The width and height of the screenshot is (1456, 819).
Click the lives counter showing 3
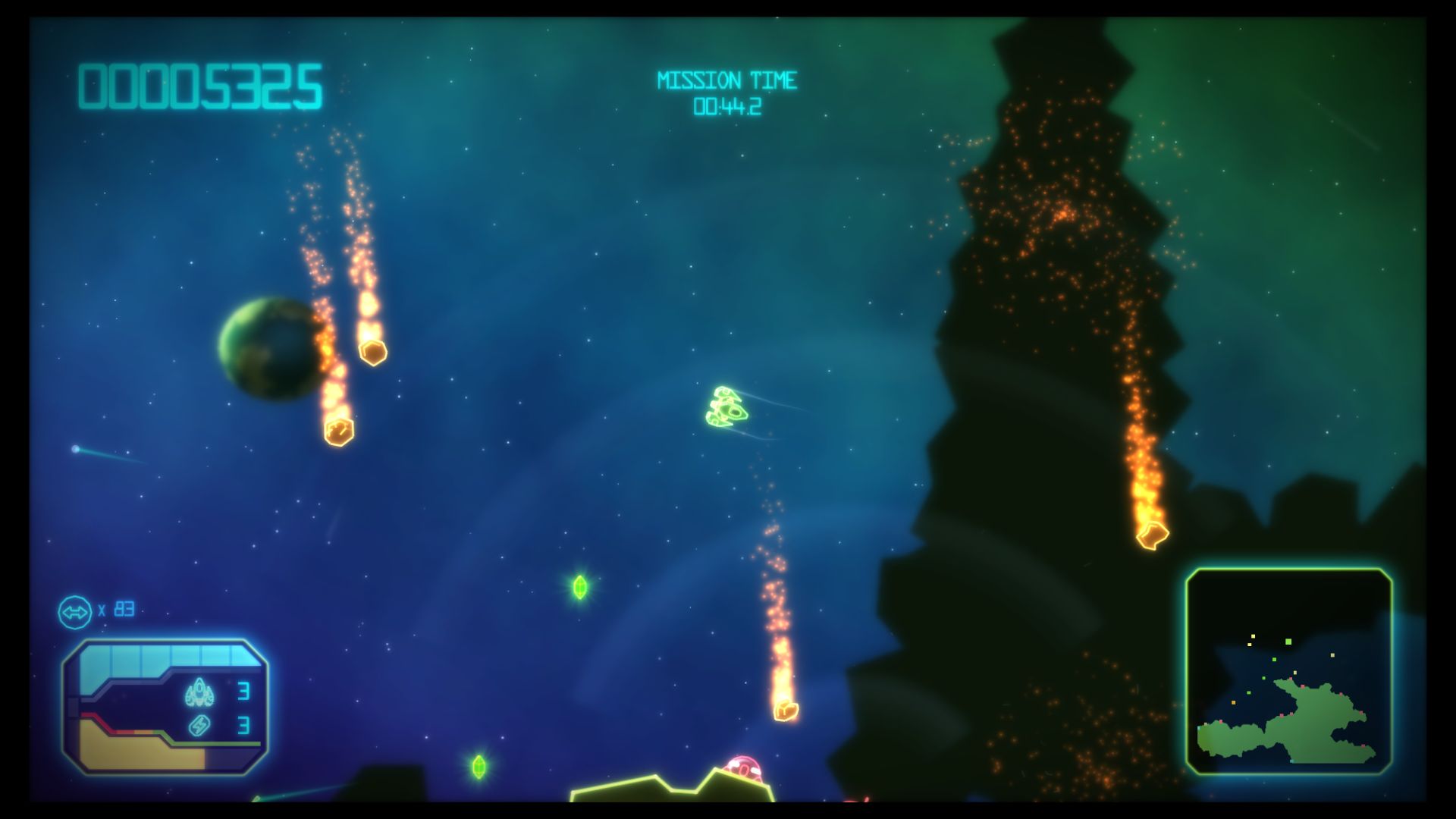pos(244,691)
